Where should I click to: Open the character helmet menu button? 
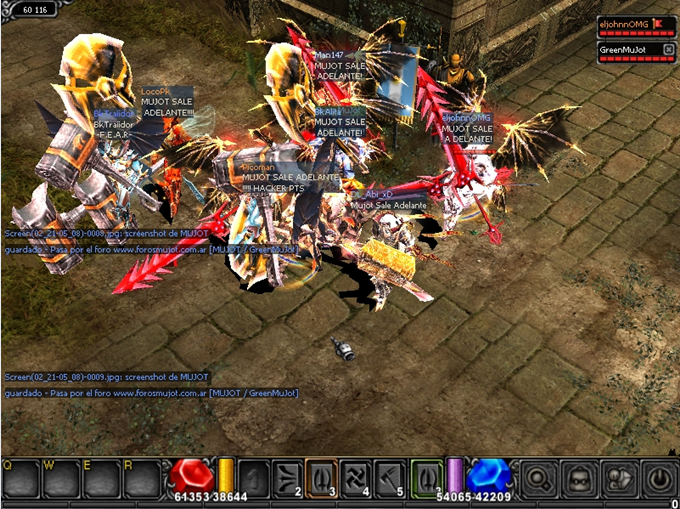click(579, 478)
